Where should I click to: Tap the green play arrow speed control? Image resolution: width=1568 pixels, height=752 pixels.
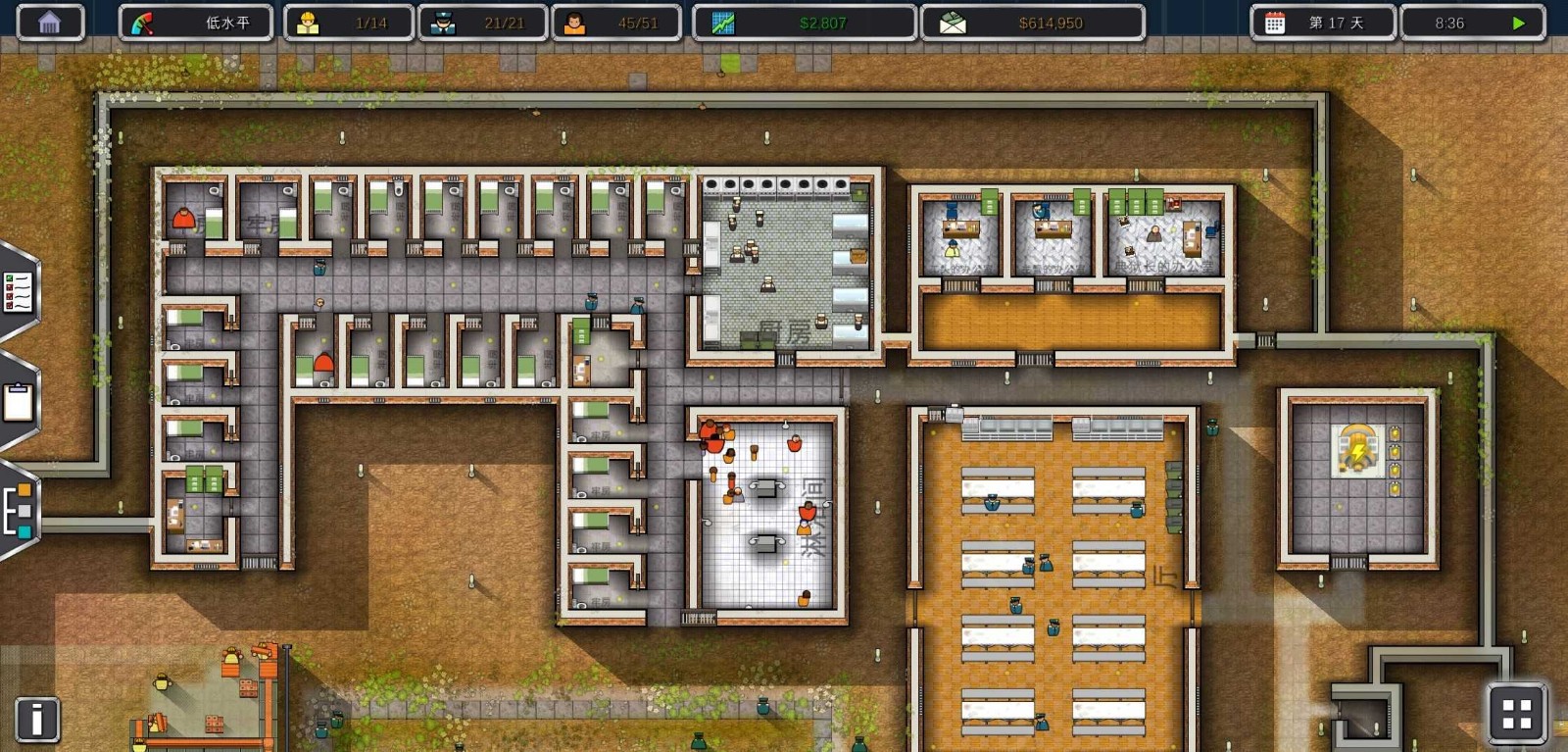tap(1518, 23)
